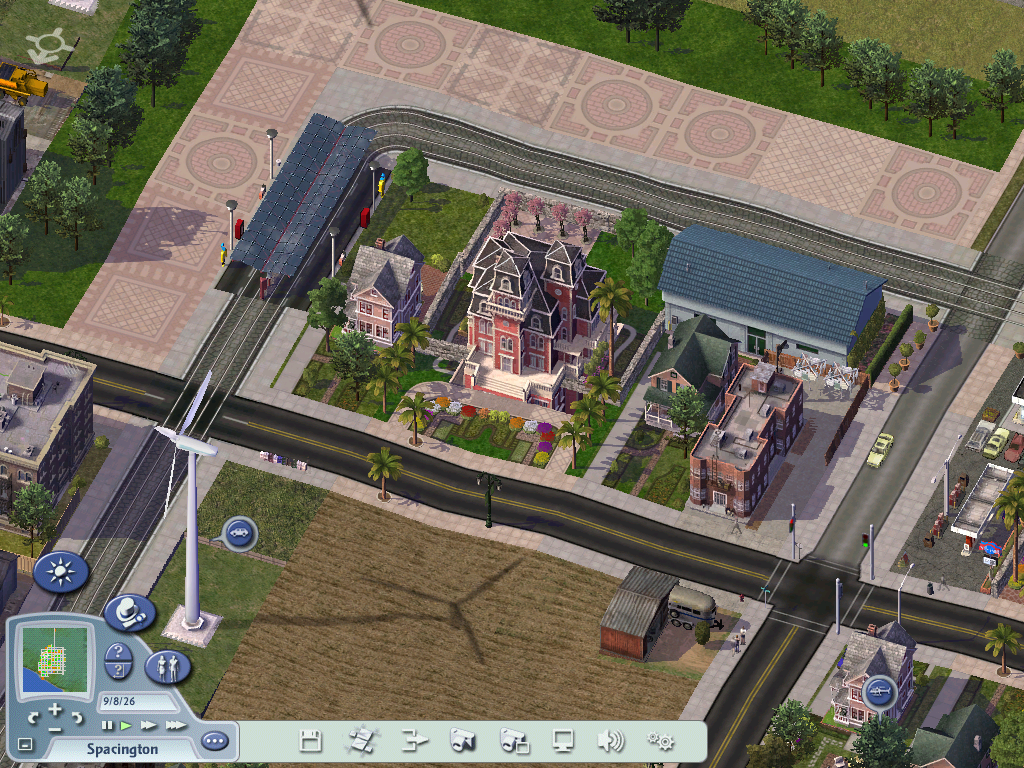1024x768 pixels.
Task: Select the My Sim mode people button
Action: tap(167, 666)
